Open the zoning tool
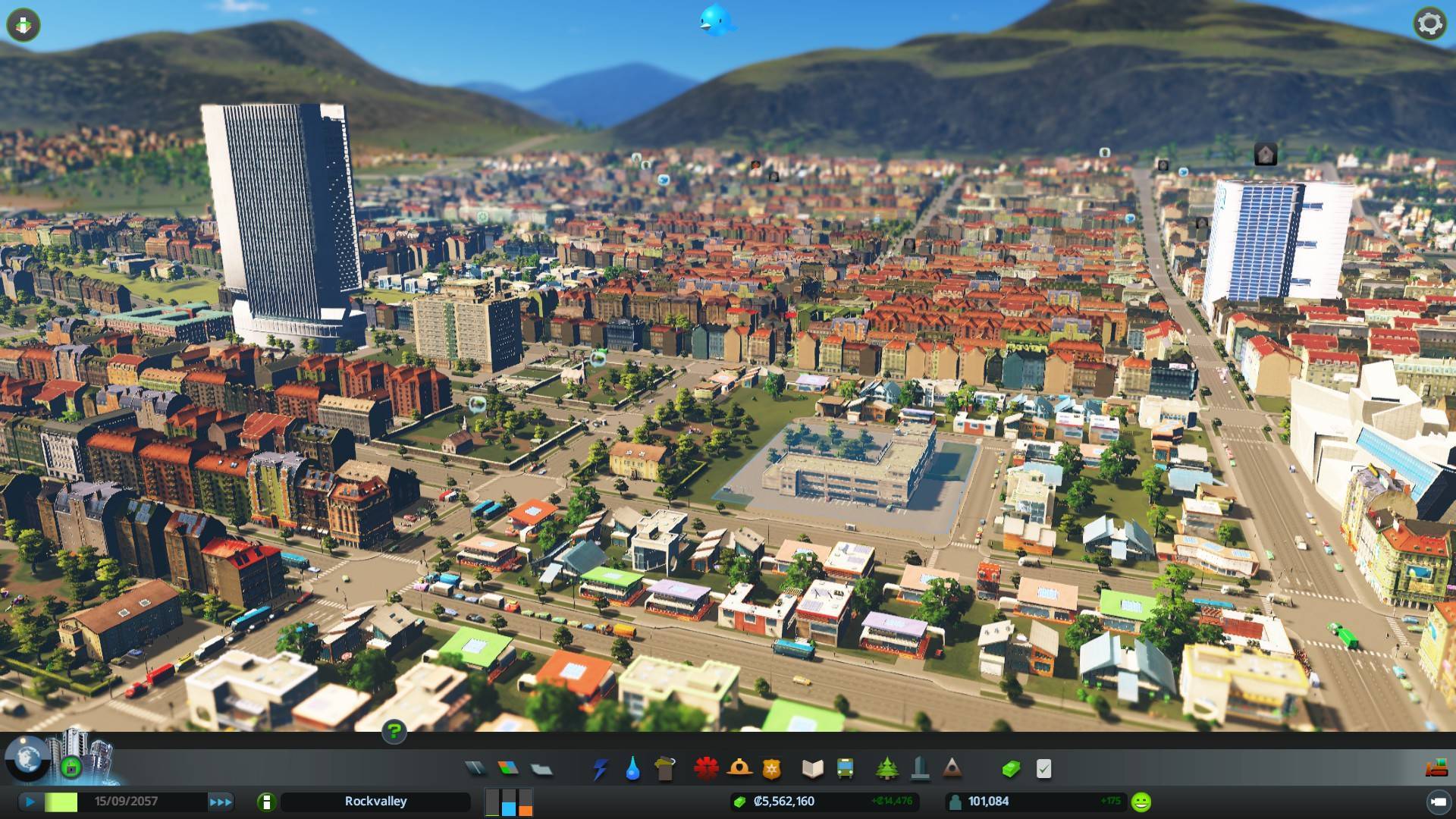This screenshot has height=819, width=1456. coord(508,769)
